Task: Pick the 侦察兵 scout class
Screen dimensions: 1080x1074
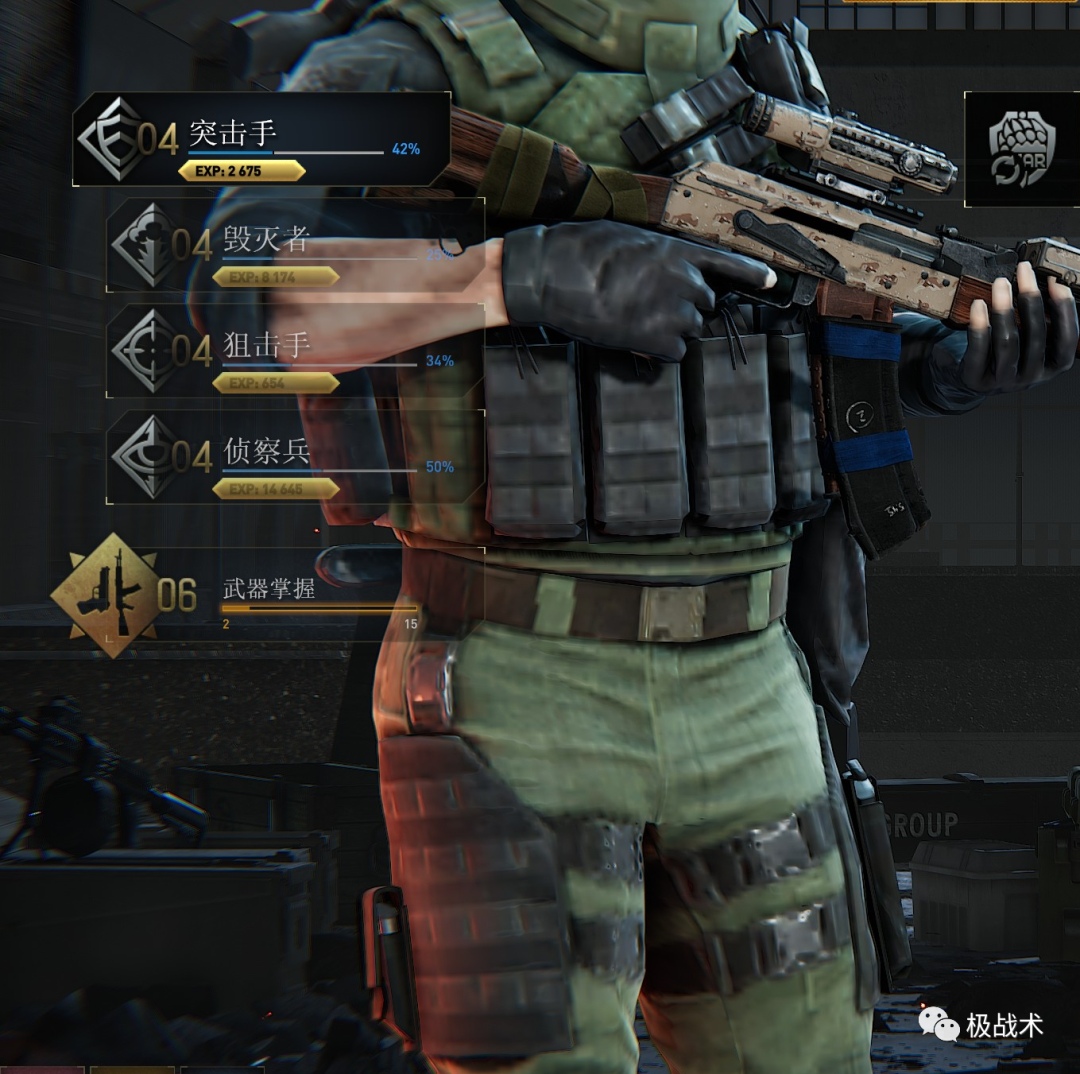Action: tap(295, 457)
